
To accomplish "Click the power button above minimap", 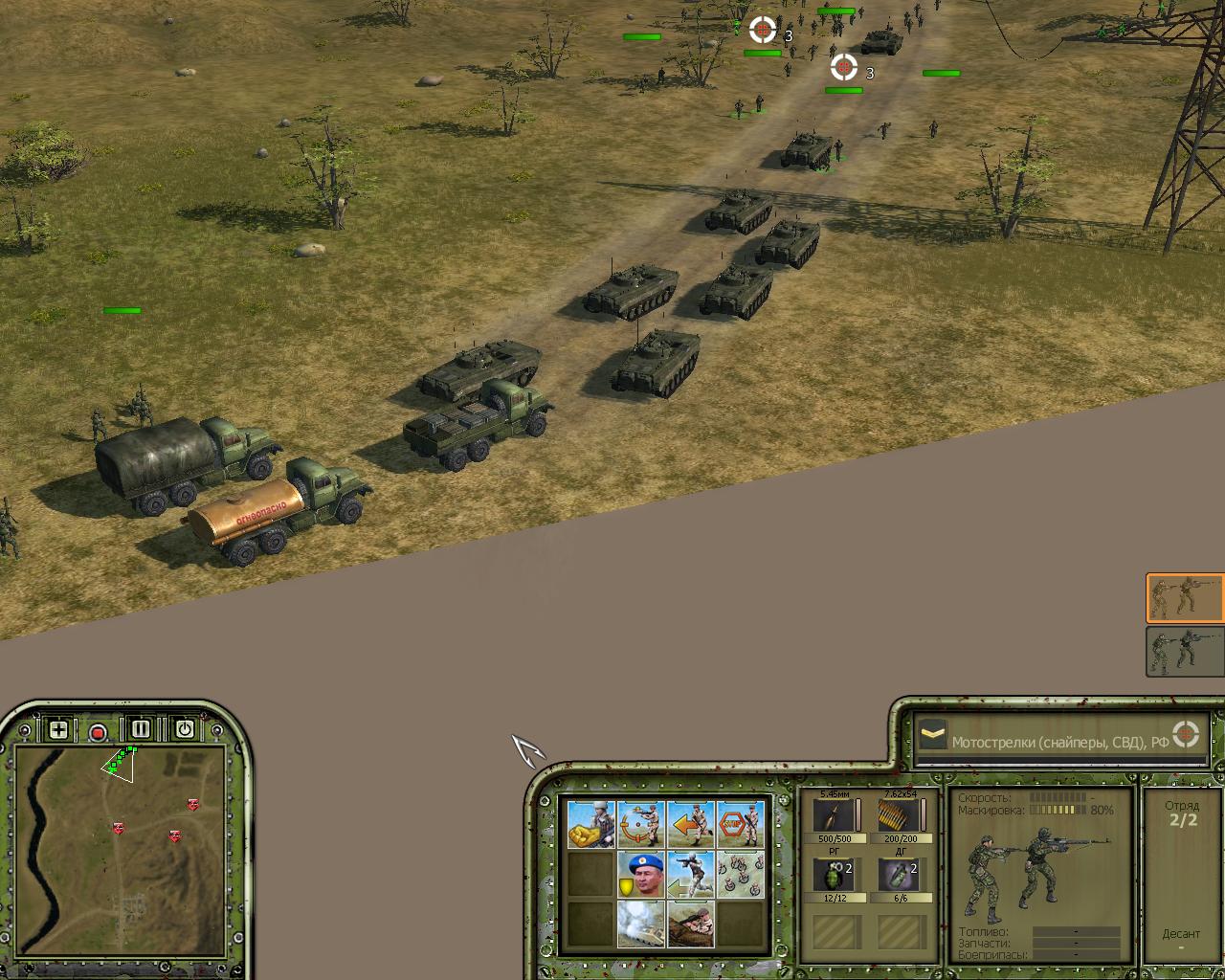I will pyautogui.click(x=184, y=729).
